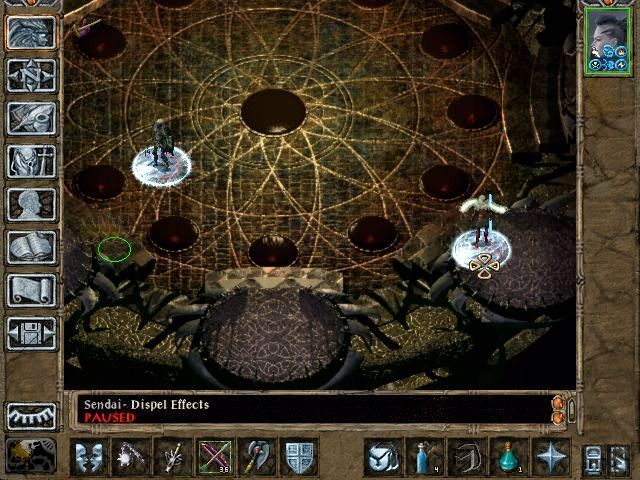Click the rest button with closed eye

32,415
